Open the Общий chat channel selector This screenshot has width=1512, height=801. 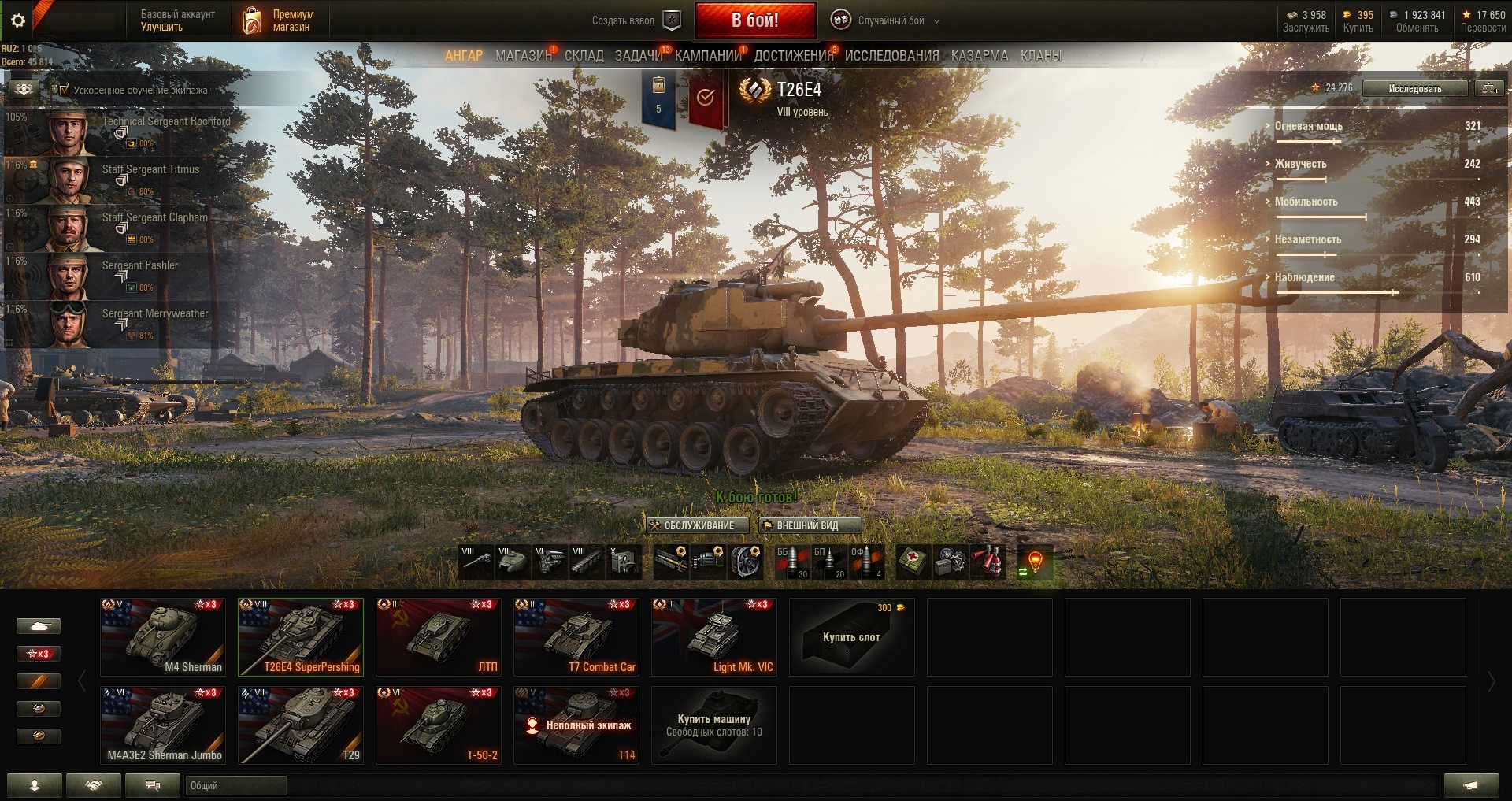235,785
